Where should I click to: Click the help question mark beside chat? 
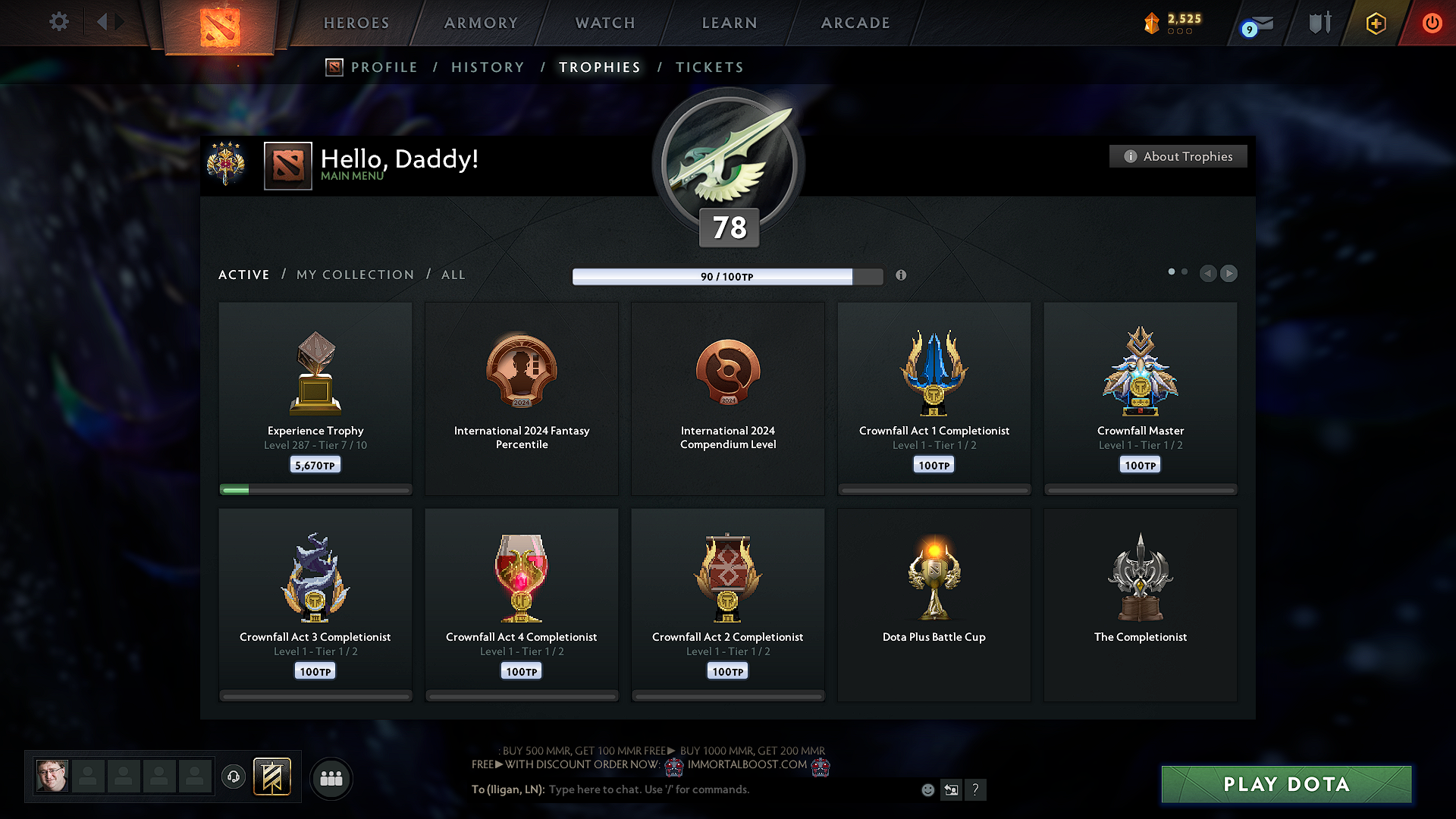pos(976,789)
